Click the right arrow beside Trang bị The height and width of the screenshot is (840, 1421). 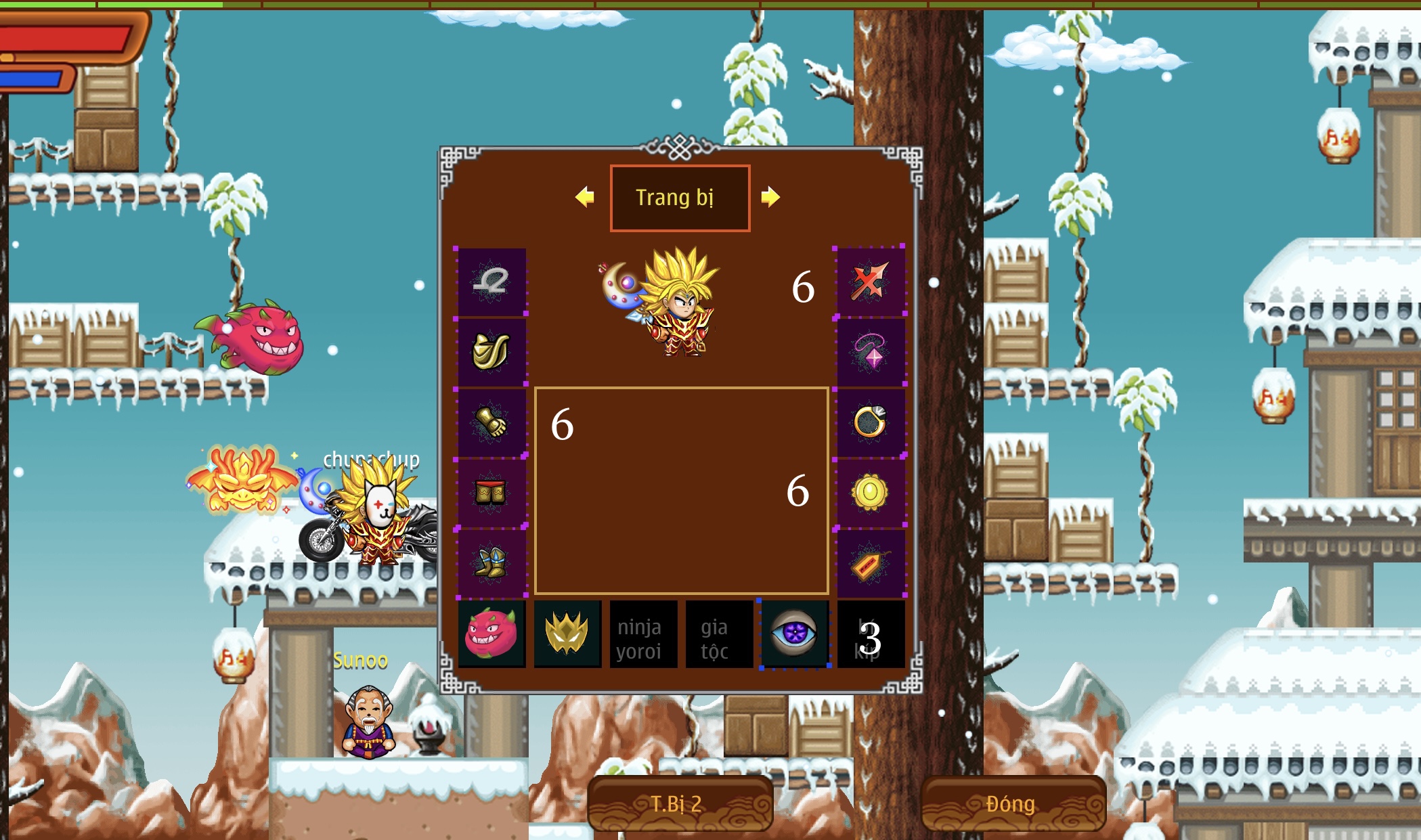[772, 197]
